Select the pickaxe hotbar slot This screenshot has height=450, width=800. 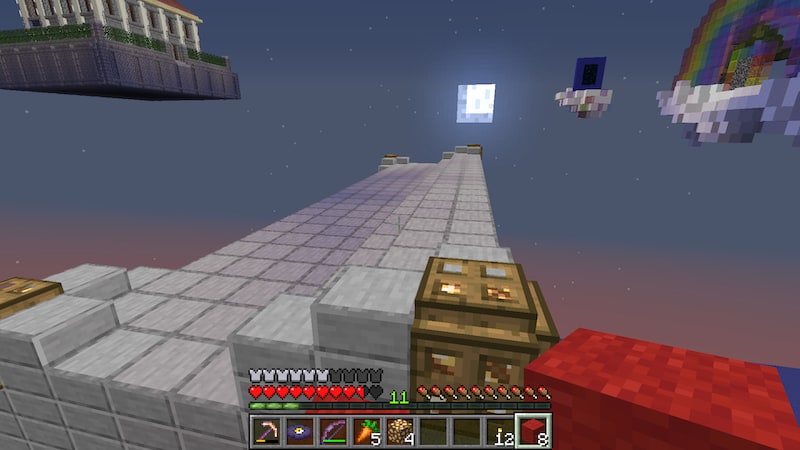(x=265, y=432)
